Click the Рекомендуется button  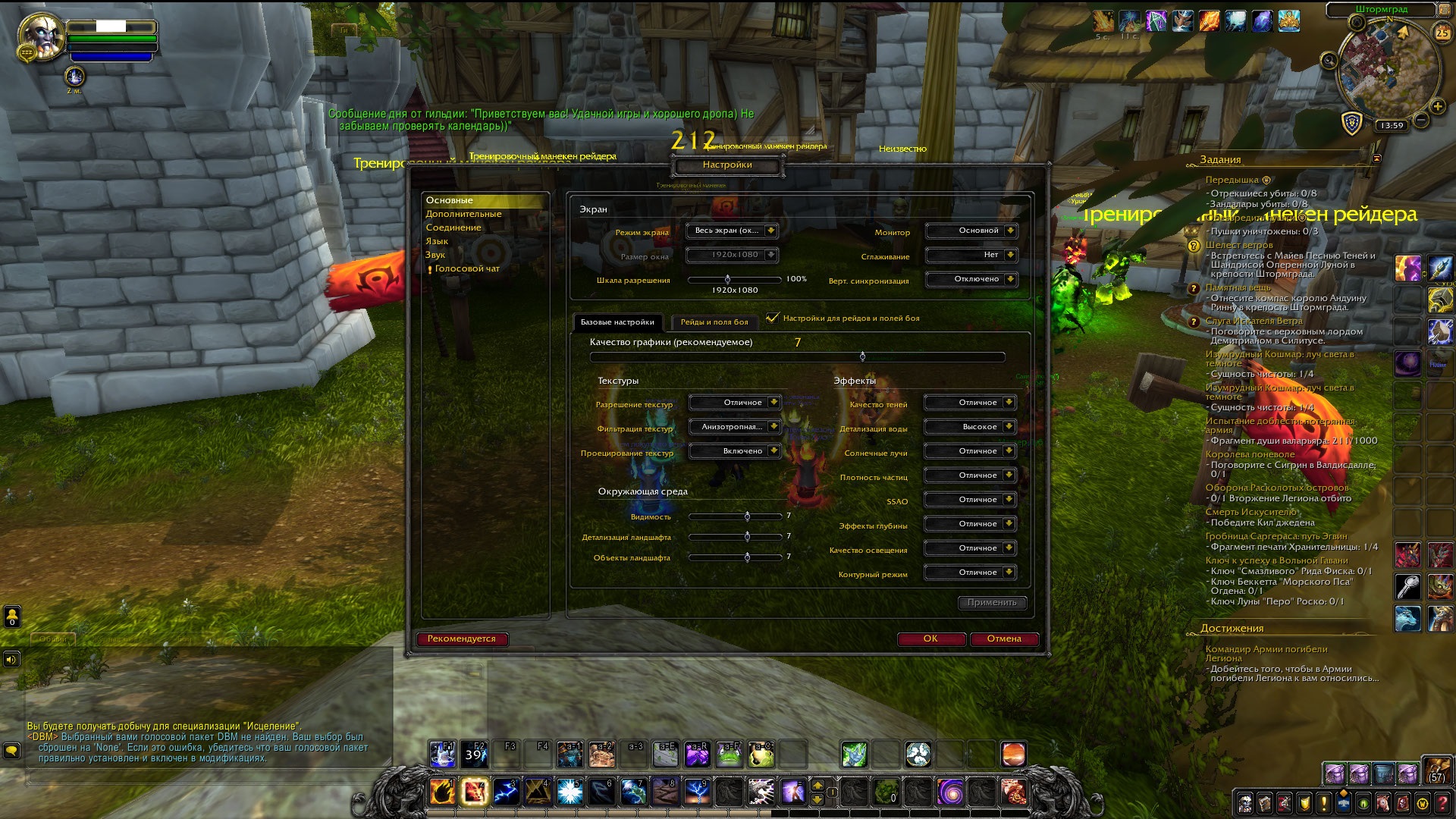461,639
